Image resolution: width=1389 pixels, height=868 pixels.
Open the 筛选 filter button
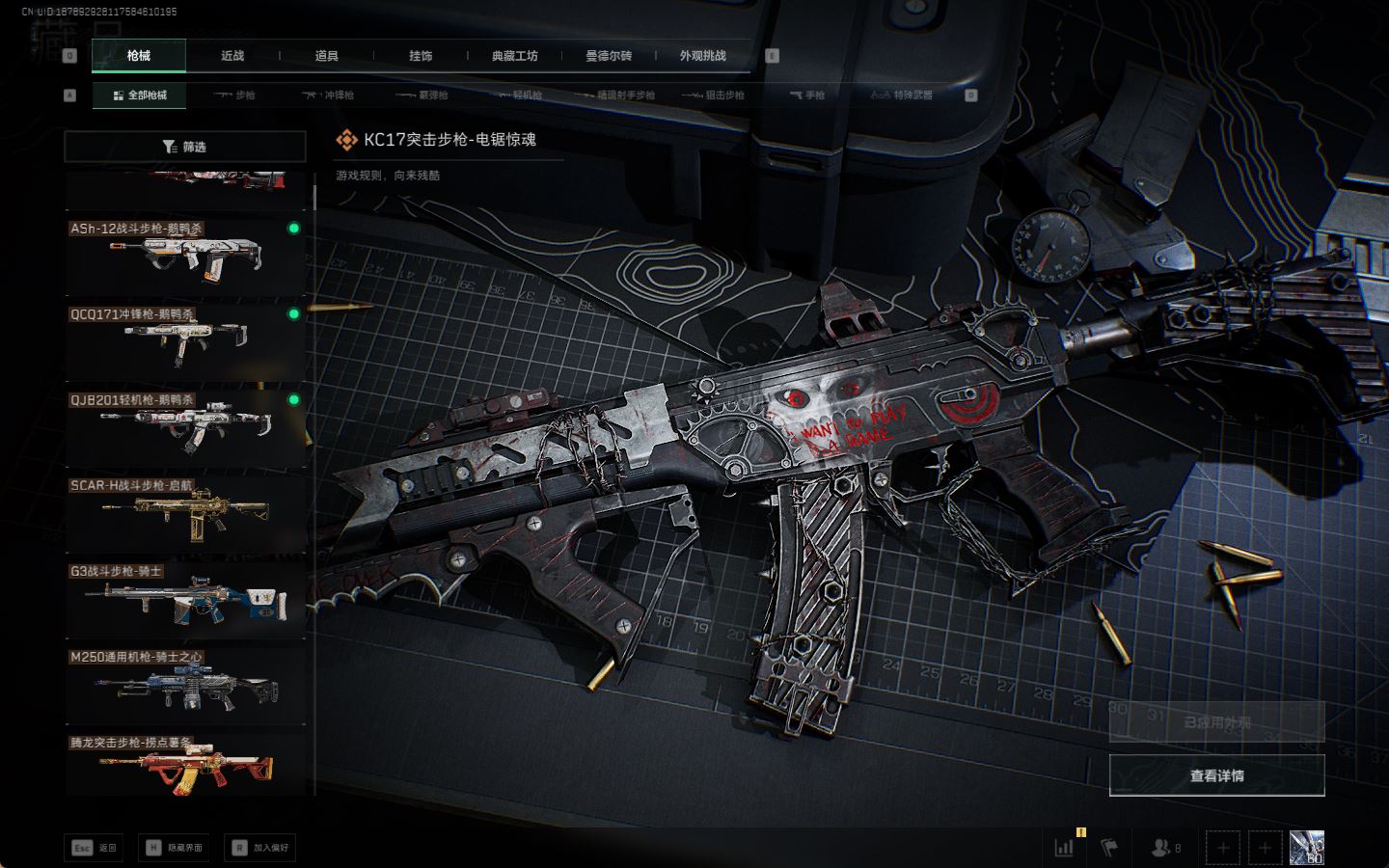[x=185, y=147]
